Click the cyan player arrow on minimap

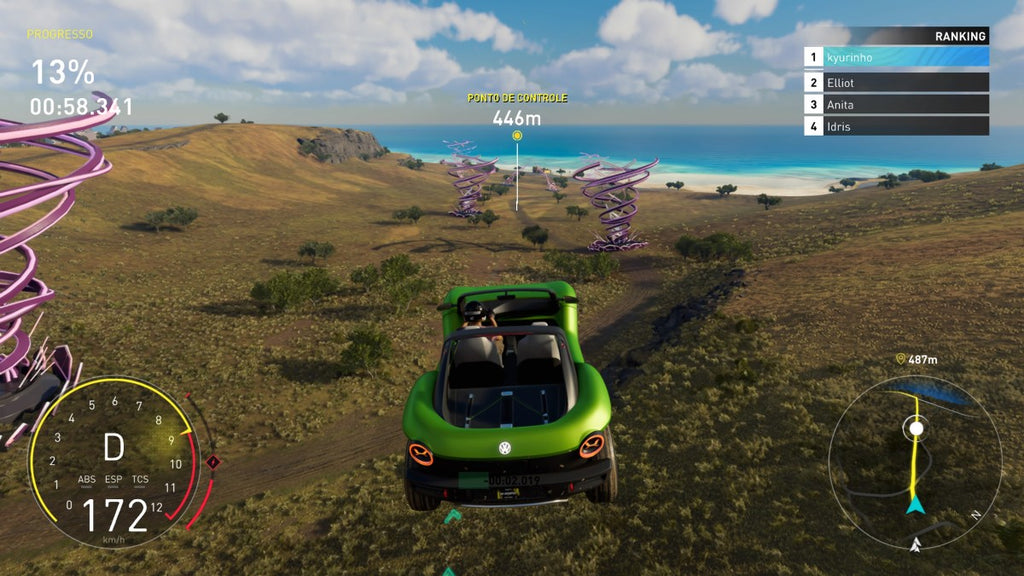(914, 506)
